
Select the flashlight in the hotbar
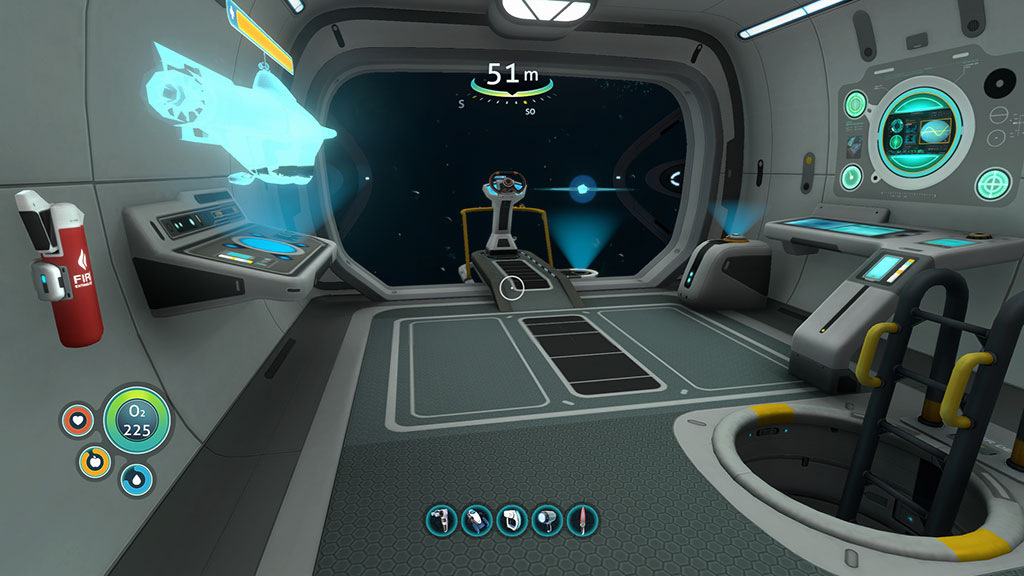[546, 520]
